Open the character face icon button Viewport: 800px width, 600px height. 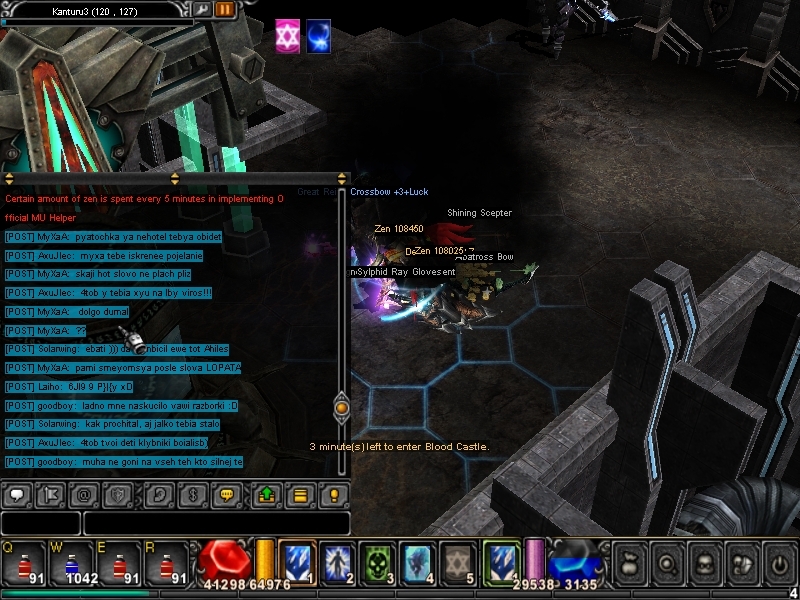703,562
